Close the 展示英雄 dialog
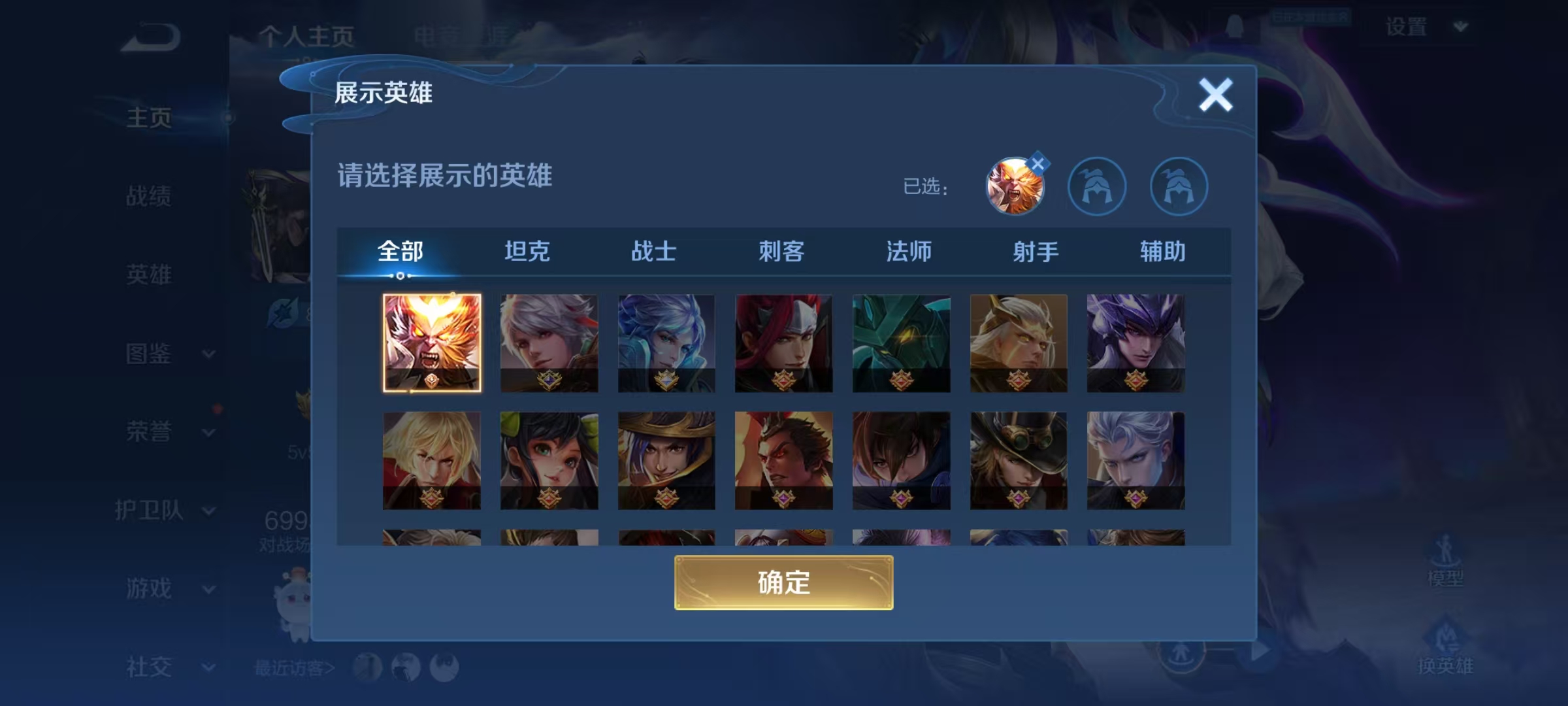Screen dimensions: 1568x706 point(1215,93)
